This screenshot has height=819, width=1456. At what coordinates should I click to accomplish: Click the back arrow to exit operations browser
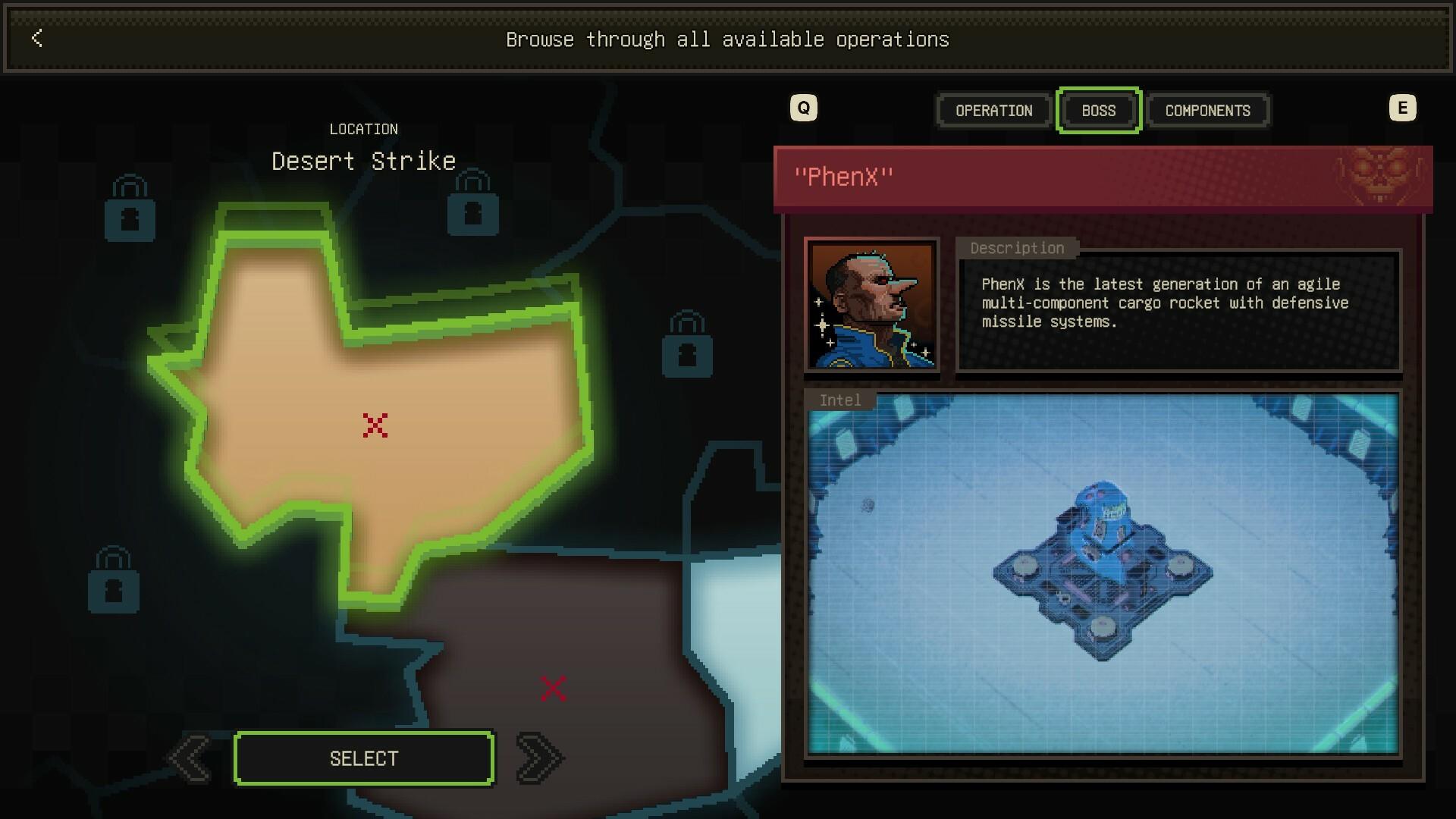click(x=36, y=39)
